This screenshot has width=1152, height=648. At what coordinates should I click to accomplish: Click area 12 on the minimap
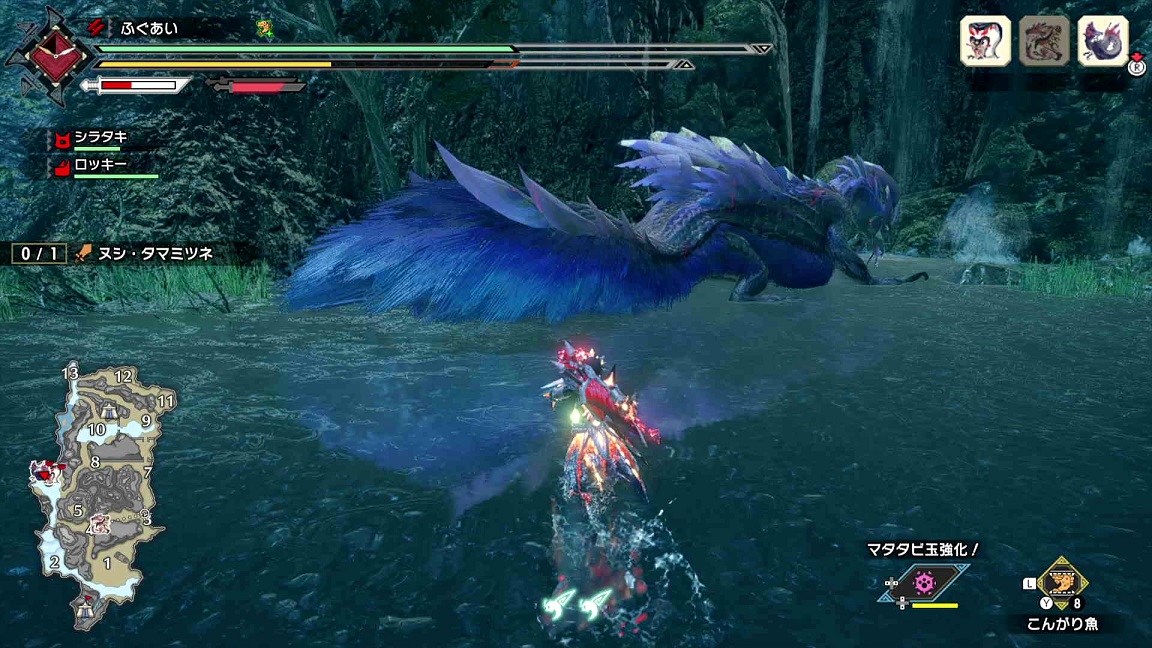[x=124, y=377]
